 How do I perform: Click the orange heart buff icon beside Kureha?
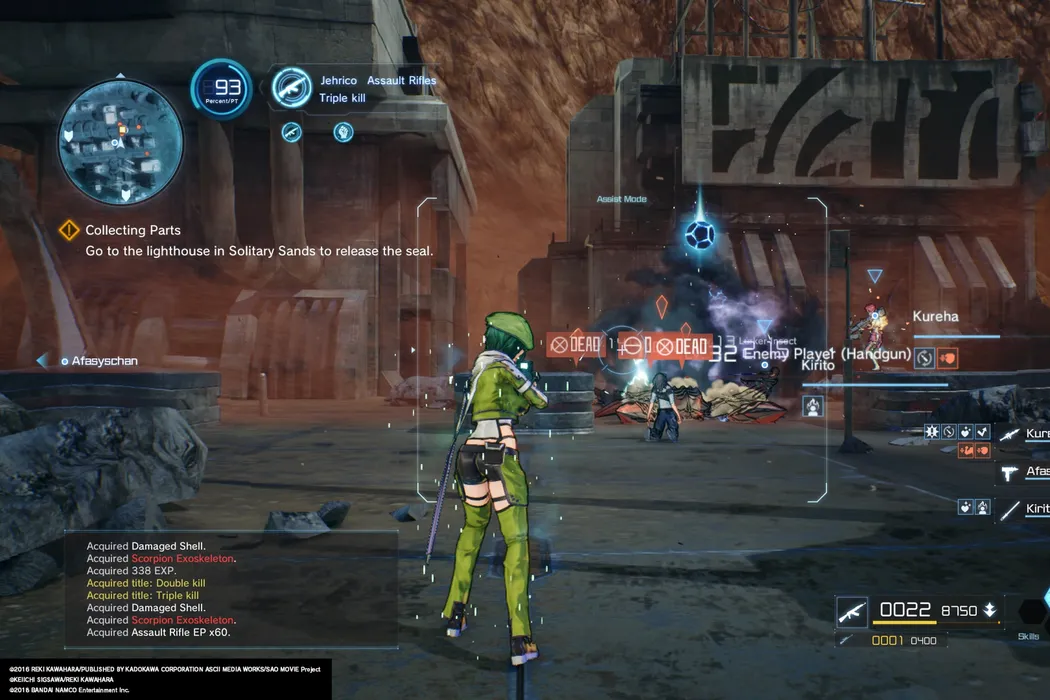pos(948,357)
